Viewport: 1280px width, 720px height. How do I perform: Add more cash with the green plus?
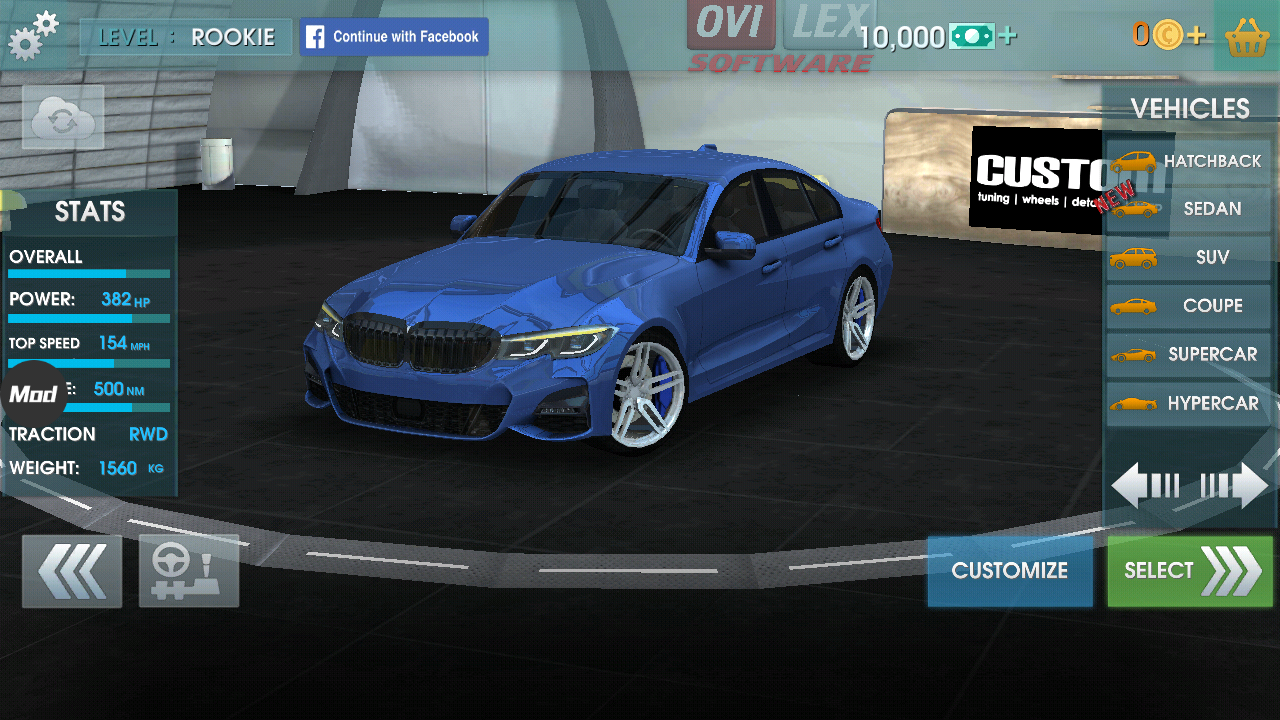(x=1008, y=37)
